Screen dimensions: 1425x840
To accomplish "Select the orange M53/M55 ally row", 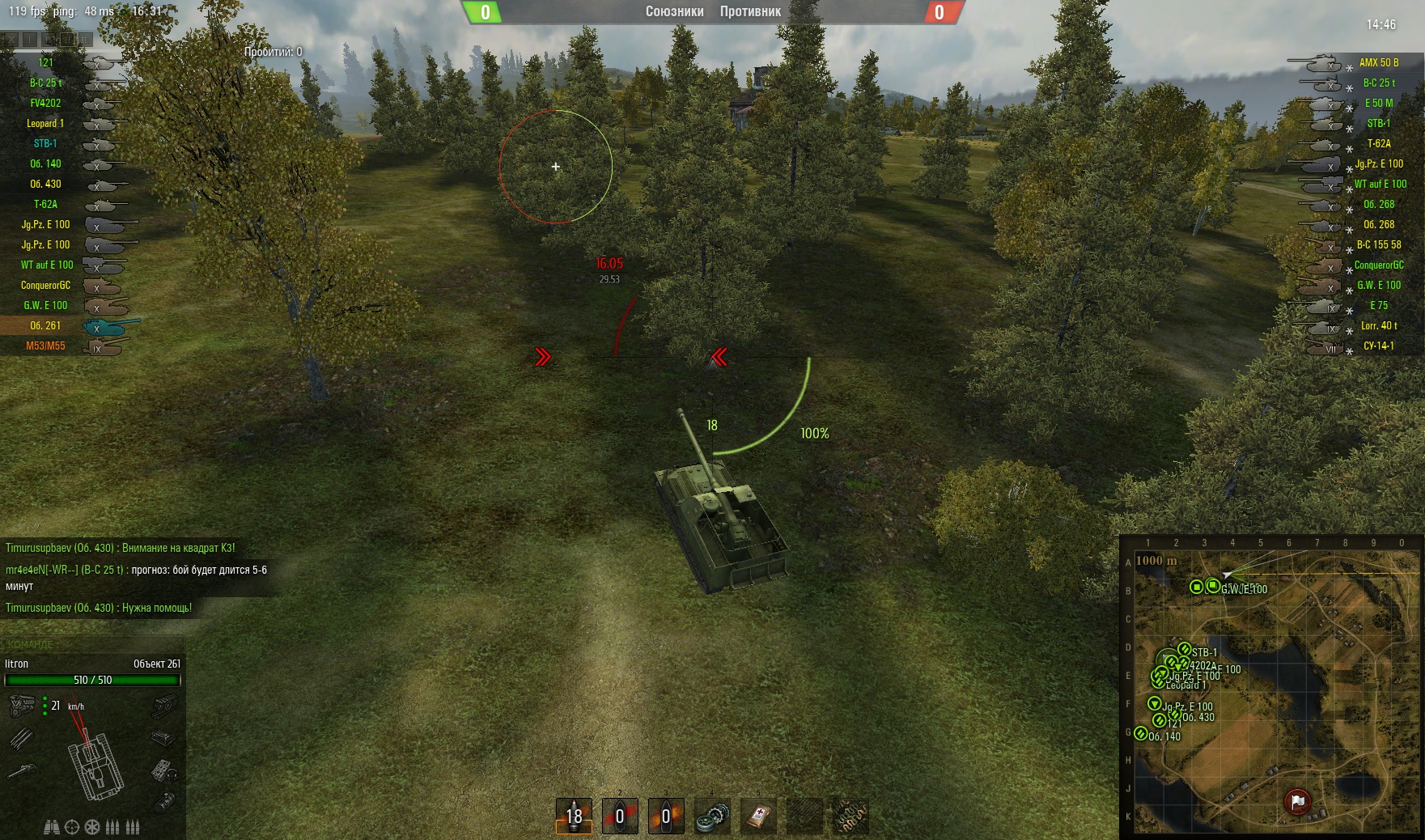I will click(45, 346).
